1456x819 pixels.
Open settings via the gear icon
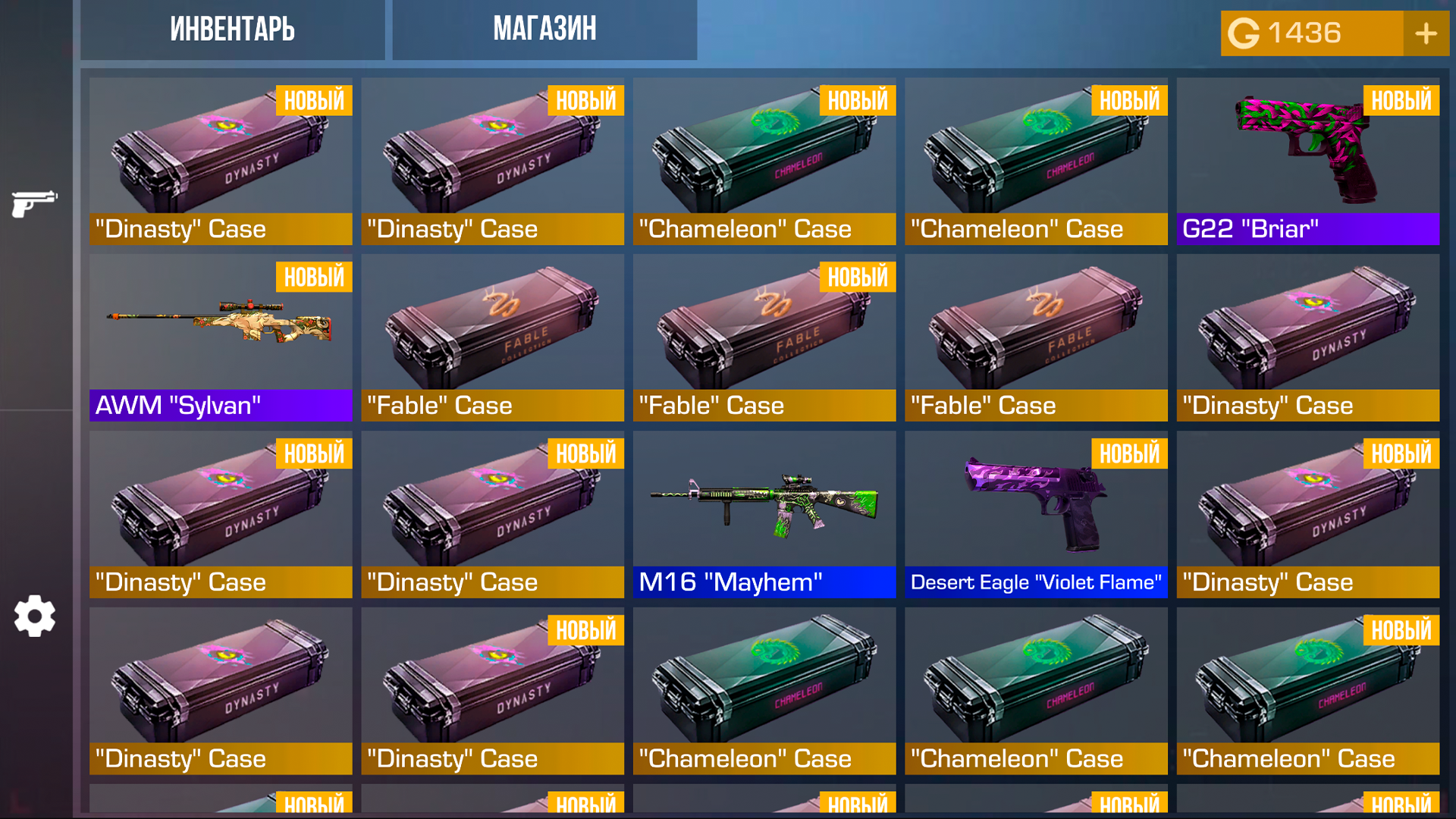coord(34,617)
